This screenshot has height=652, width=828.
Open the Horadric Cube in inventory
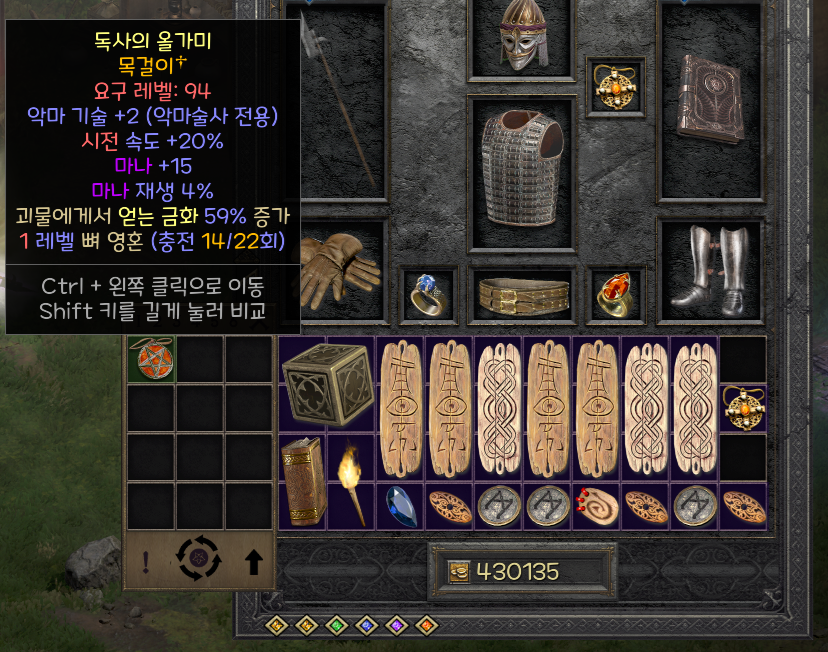tap(326, 384)
